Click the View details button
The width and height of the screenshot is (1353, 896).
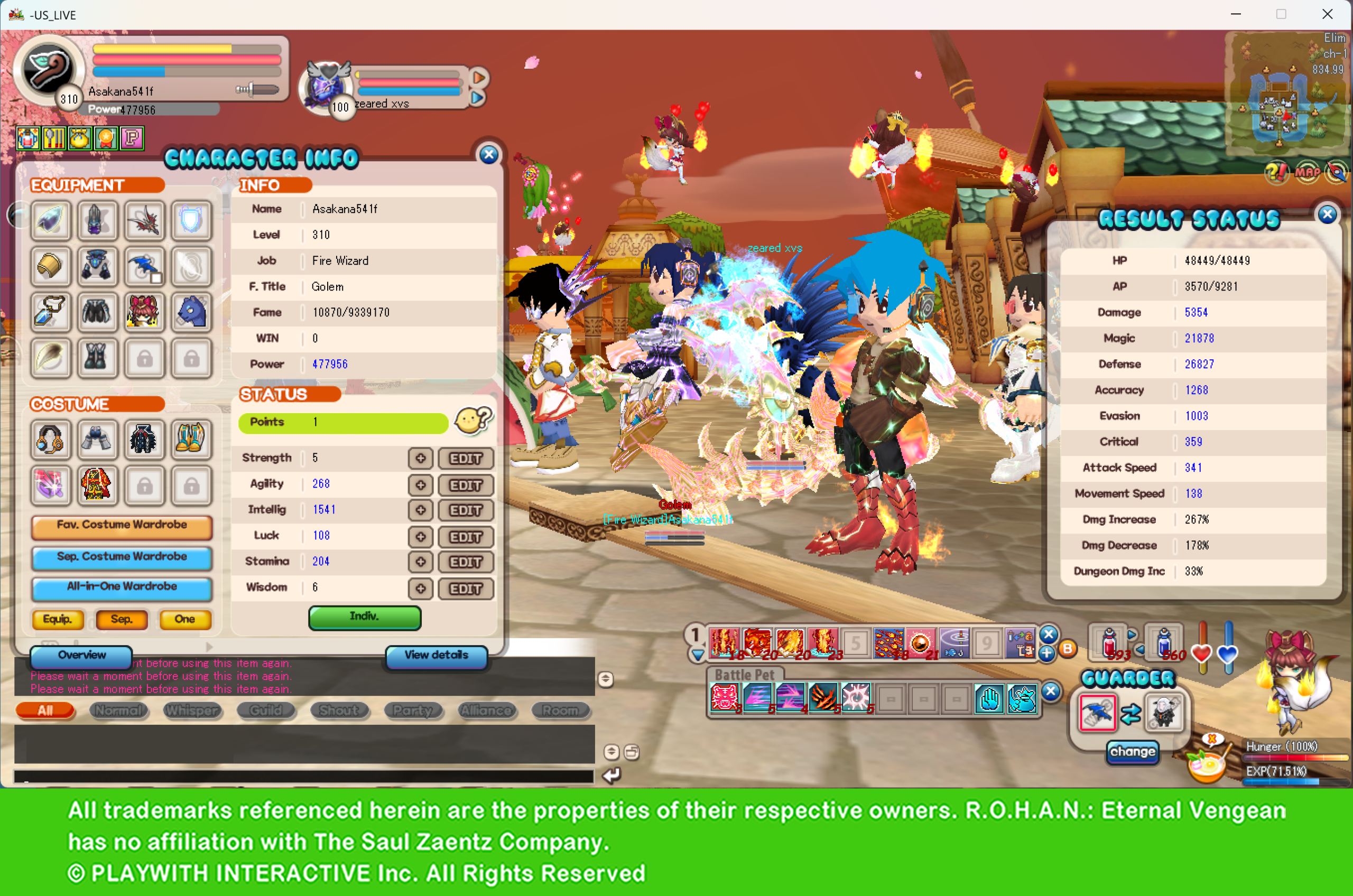(x=436, y=656)
